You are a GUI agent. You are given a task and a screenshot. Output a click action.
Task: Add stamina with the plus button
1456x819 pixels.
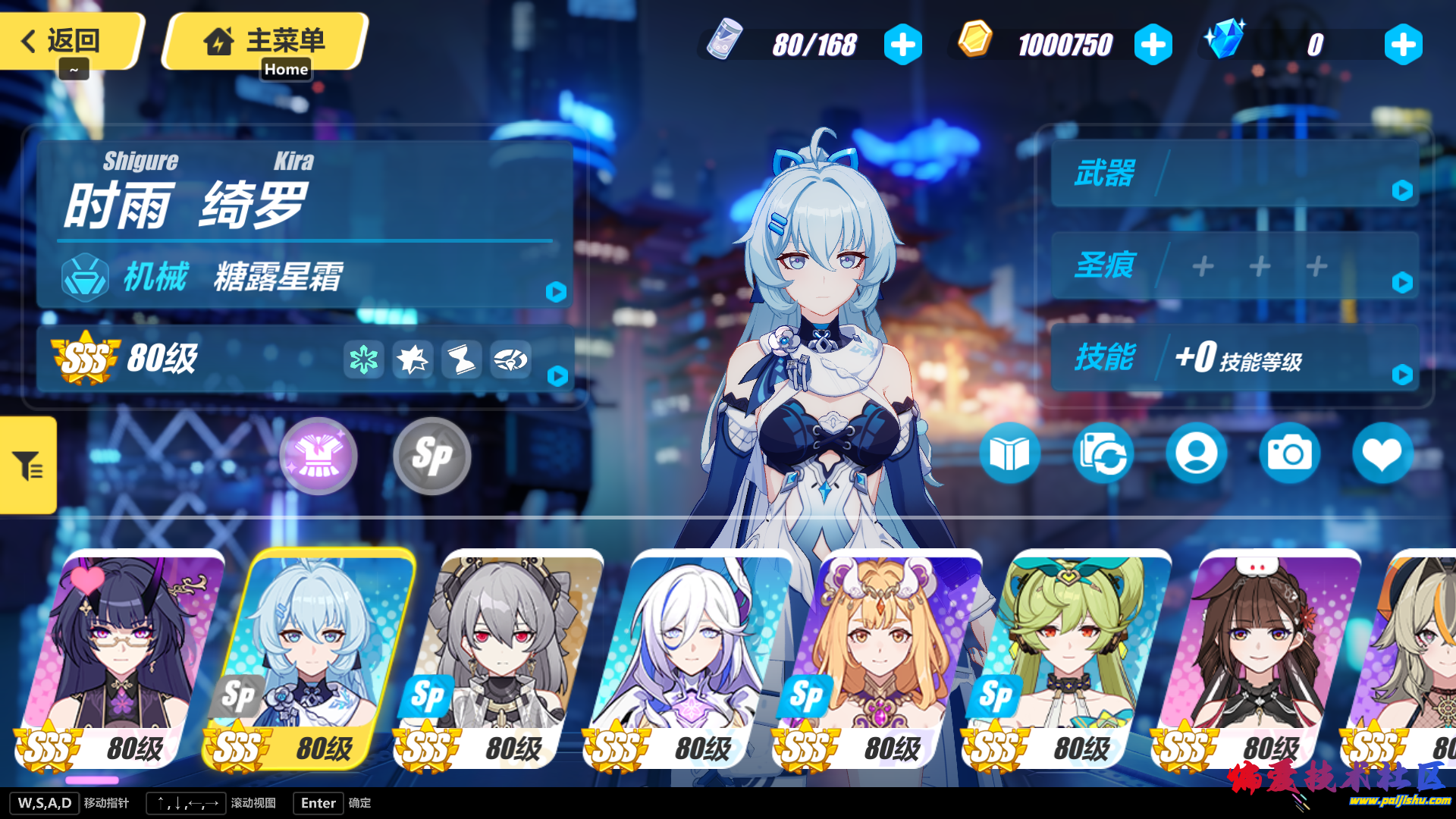[902, 45]
